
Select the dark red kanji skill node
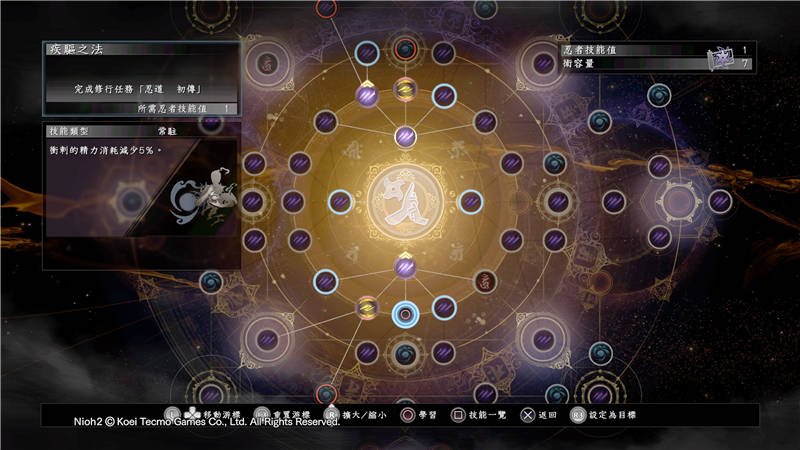tap(484, 281)
